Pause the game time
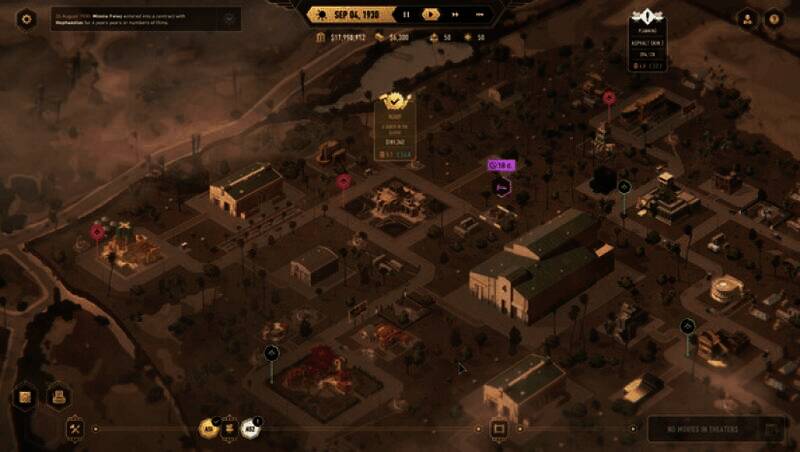Screen dimensions: 800x452 [x=406, y=14]
